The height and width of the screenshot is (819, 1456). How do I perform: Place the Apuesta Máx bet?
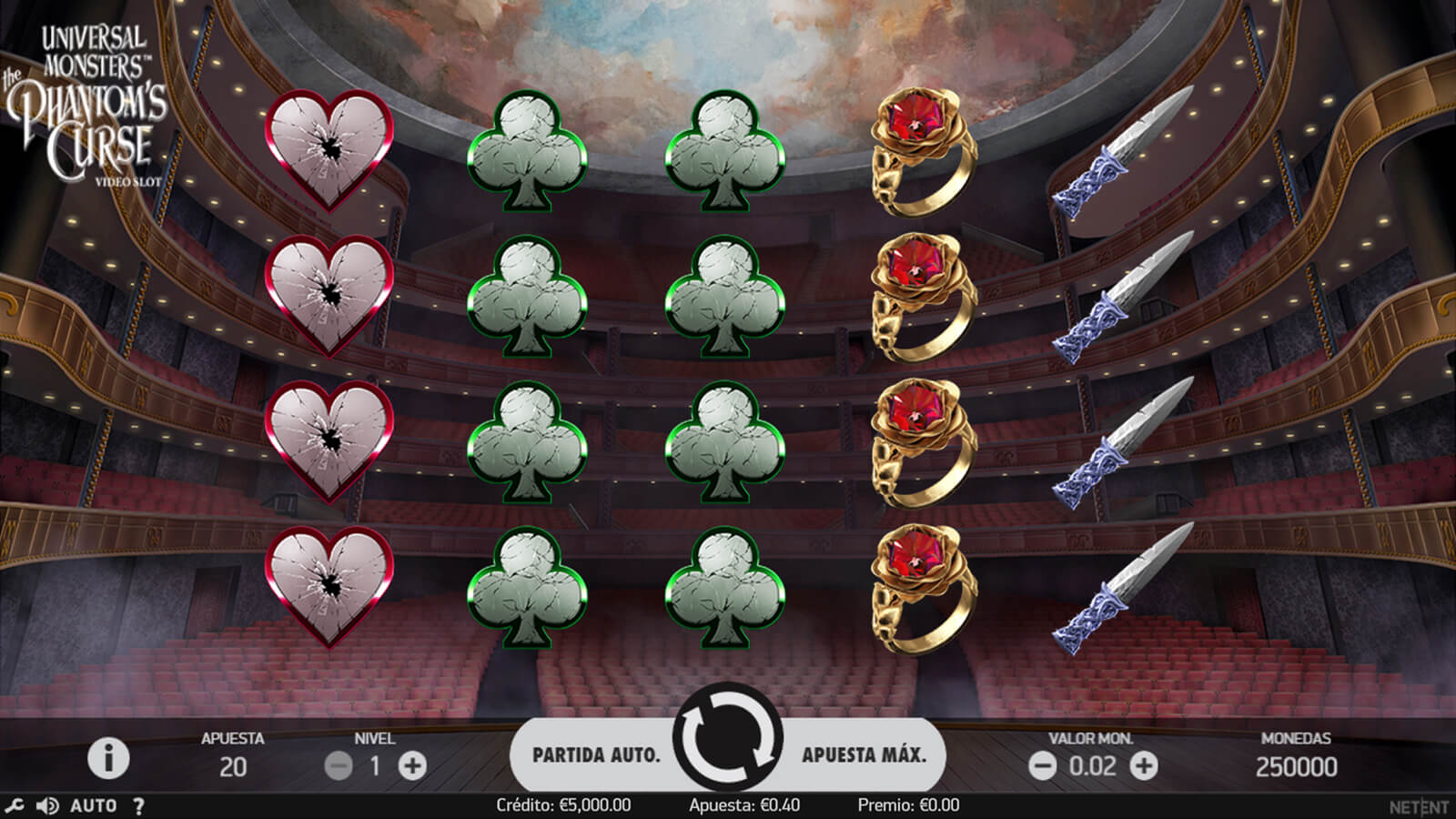coord(864,754)
